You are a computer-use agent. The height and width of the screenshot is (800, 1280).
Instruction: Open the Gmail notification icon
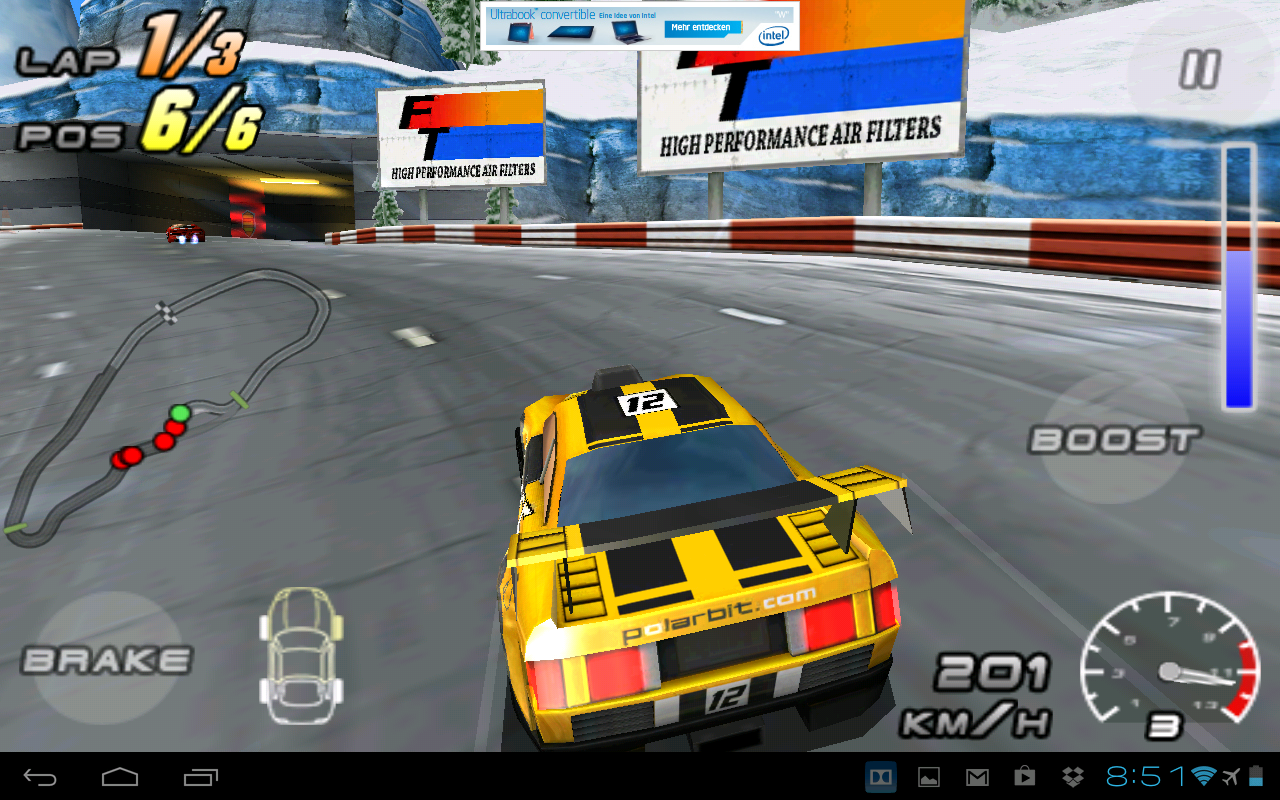pos(977,777)
